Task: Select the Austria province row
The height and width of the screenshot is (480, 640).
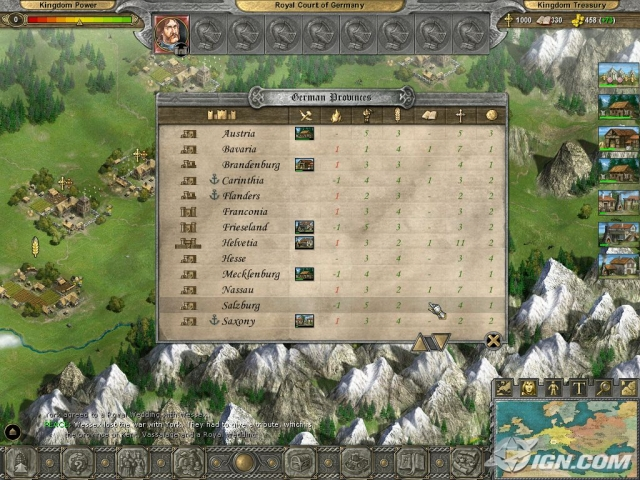Action: pos(239,133)
